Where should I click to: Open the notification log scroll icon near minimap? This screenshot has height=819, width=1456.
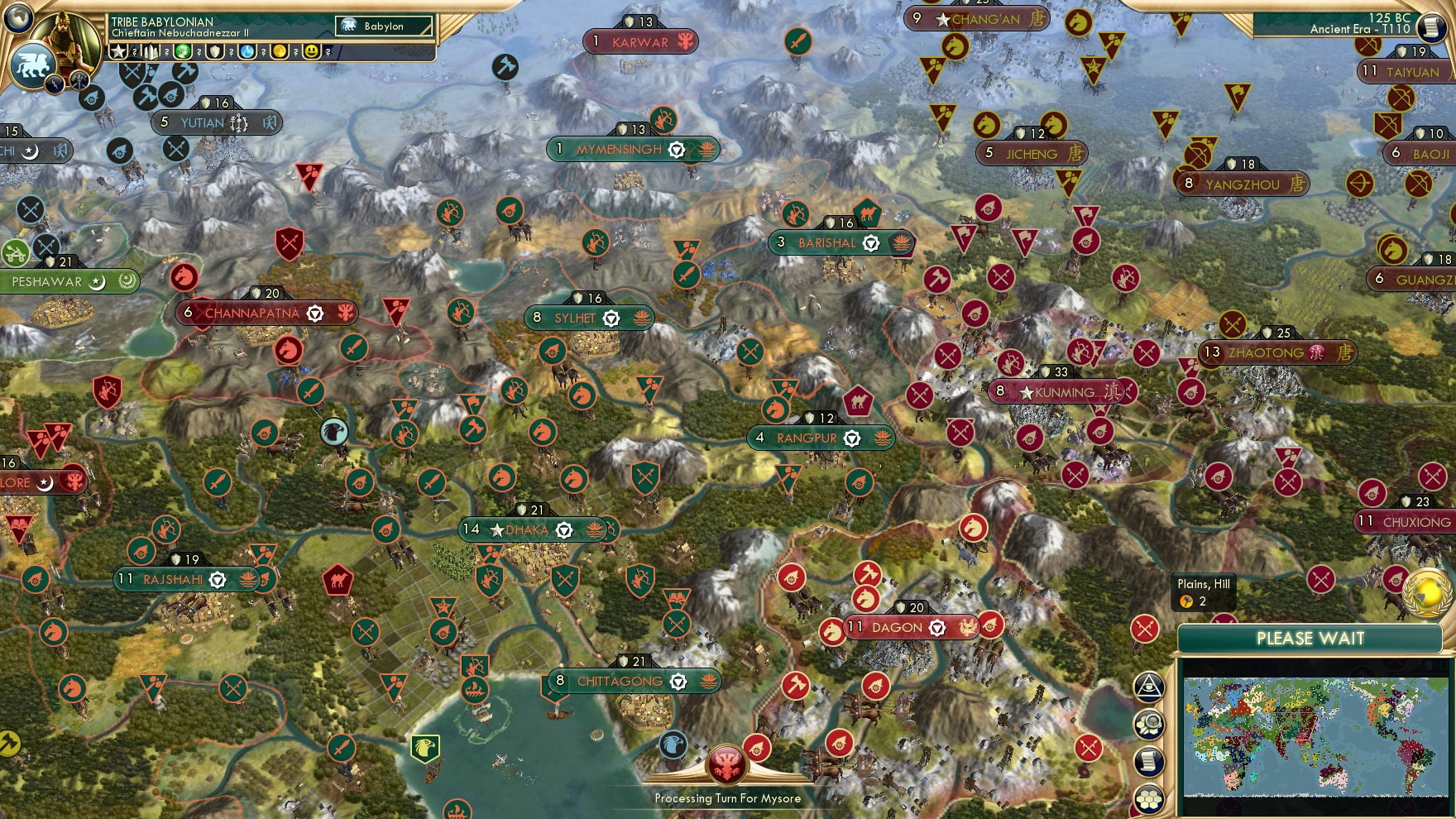click(x=1149, y=759)
